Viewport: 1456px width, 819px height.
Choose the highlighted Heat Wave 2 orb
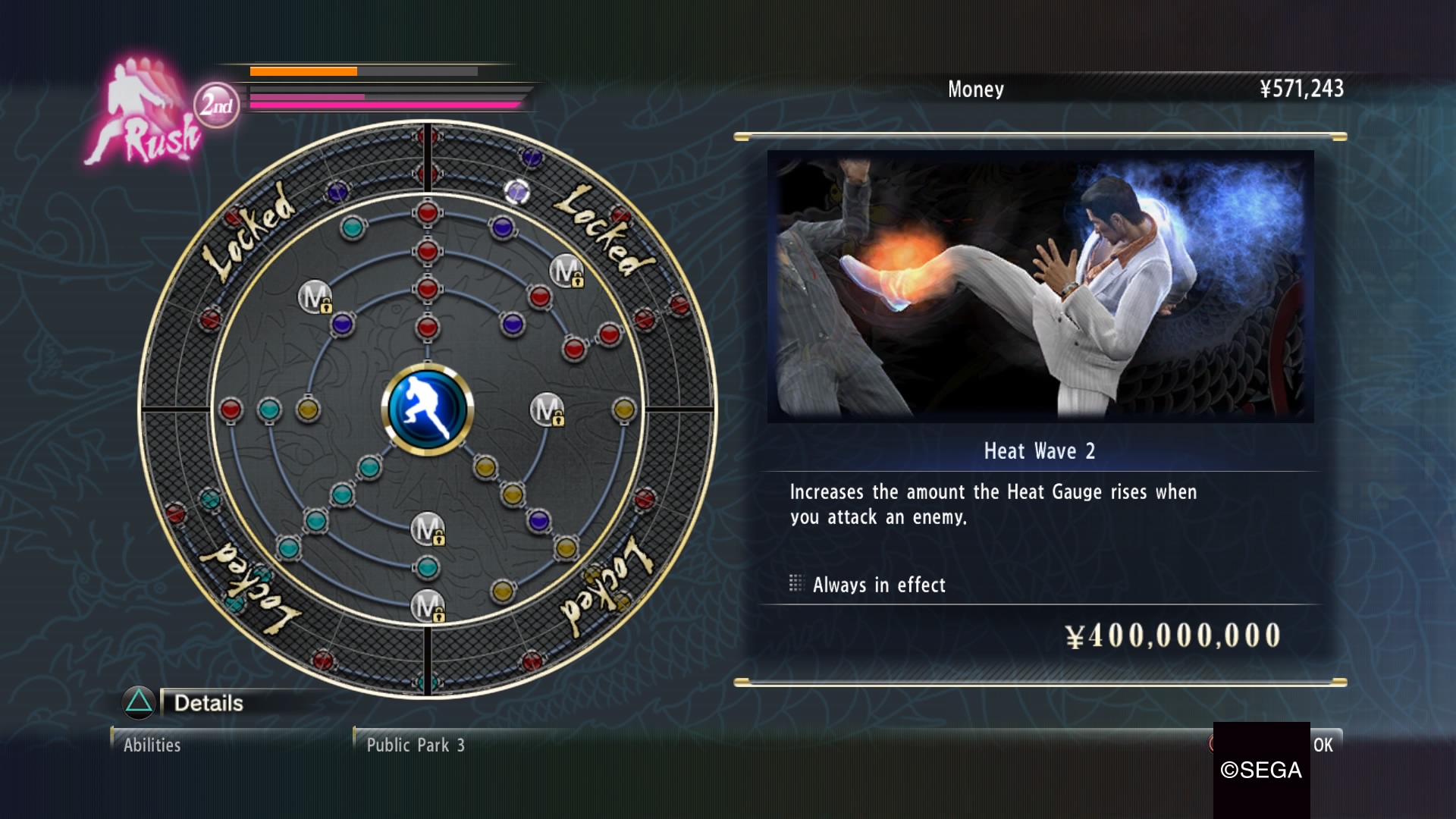pyautogui.click(x=517, y=192)
